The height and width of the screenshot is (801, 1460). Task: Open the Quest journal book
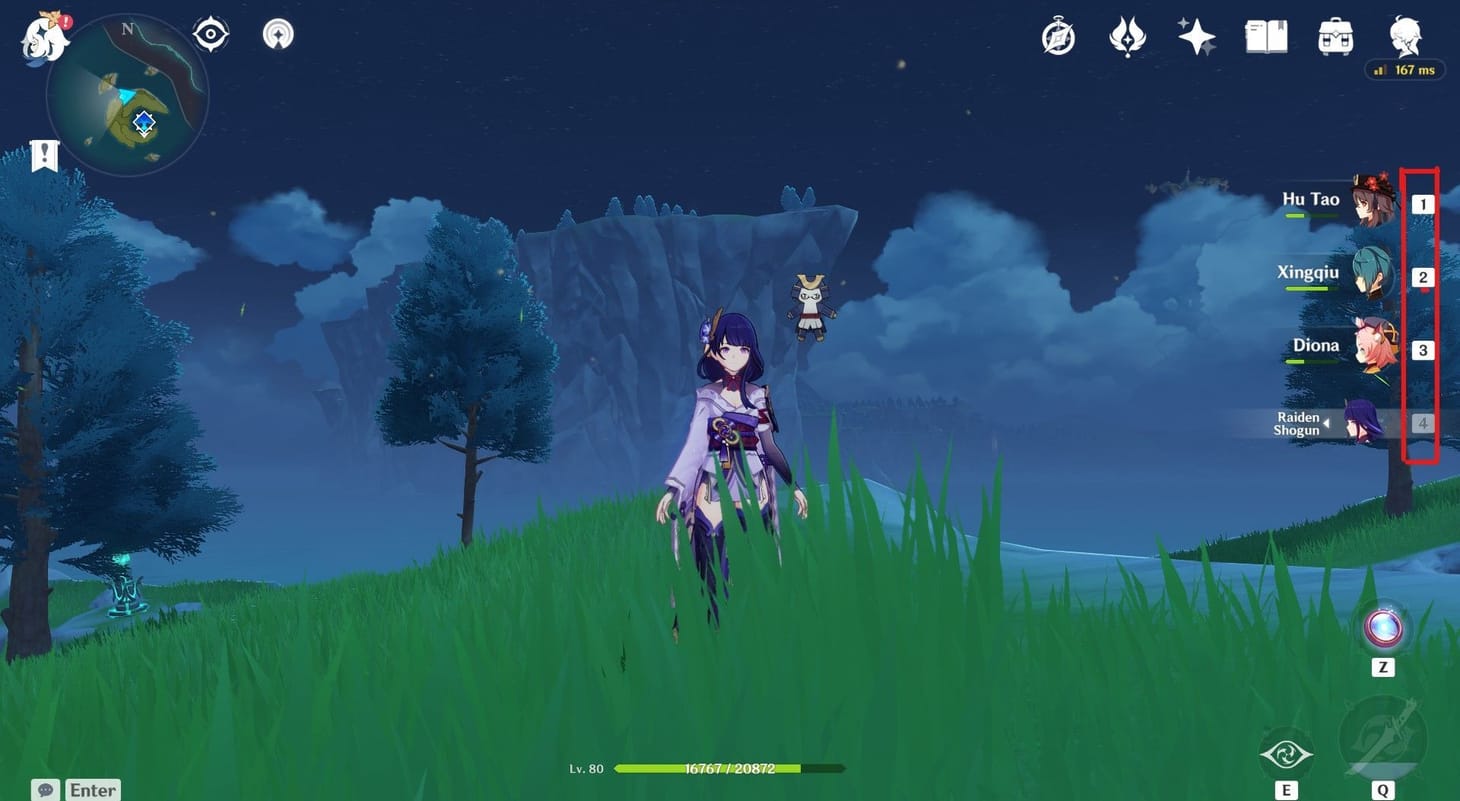pos(1265,35)
